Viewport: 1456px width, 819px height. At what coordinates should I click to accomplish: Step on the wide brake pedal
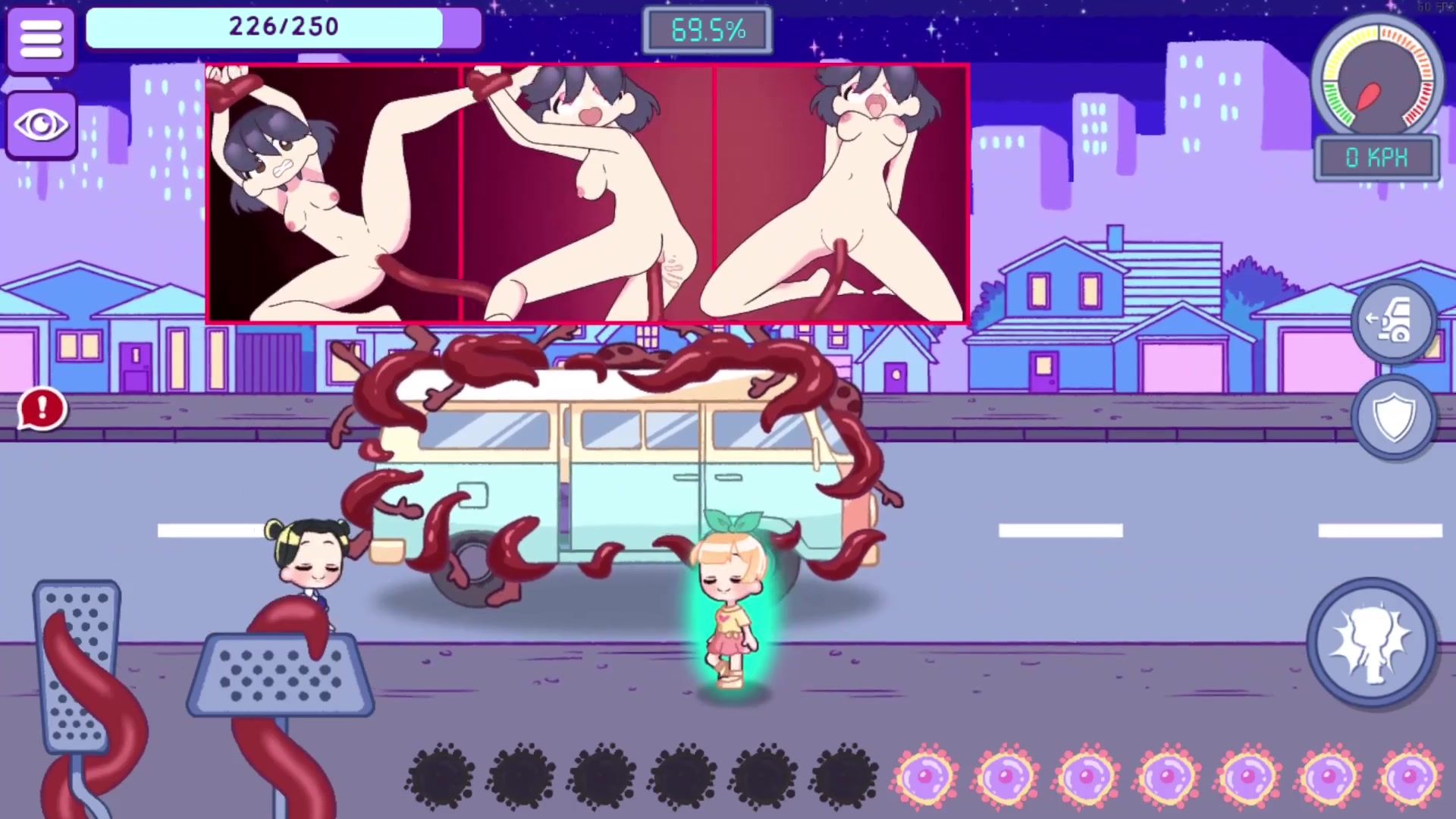pos(281,675)
